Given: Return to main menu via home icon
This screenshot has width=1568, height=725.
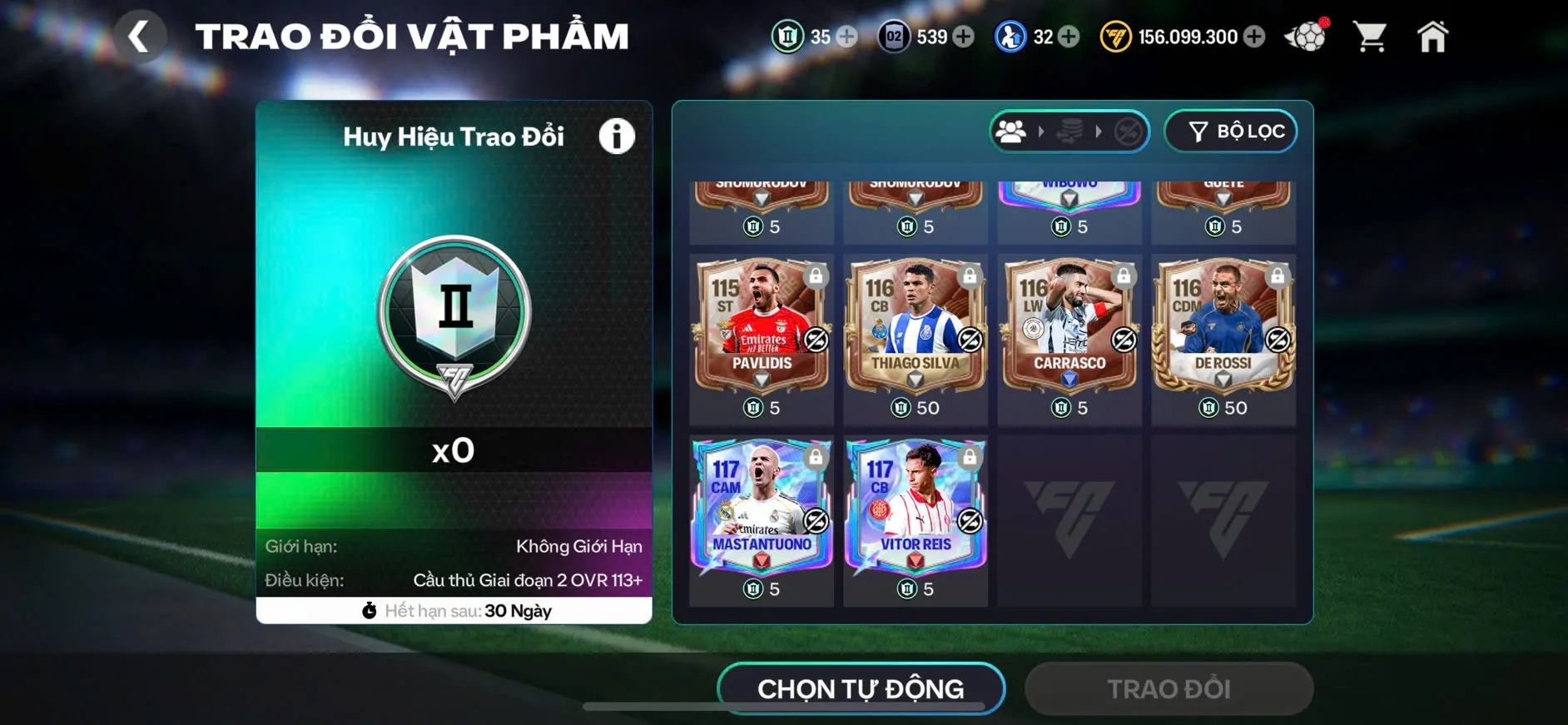Looking at the screenshot, I should (x=1433, y=36).
